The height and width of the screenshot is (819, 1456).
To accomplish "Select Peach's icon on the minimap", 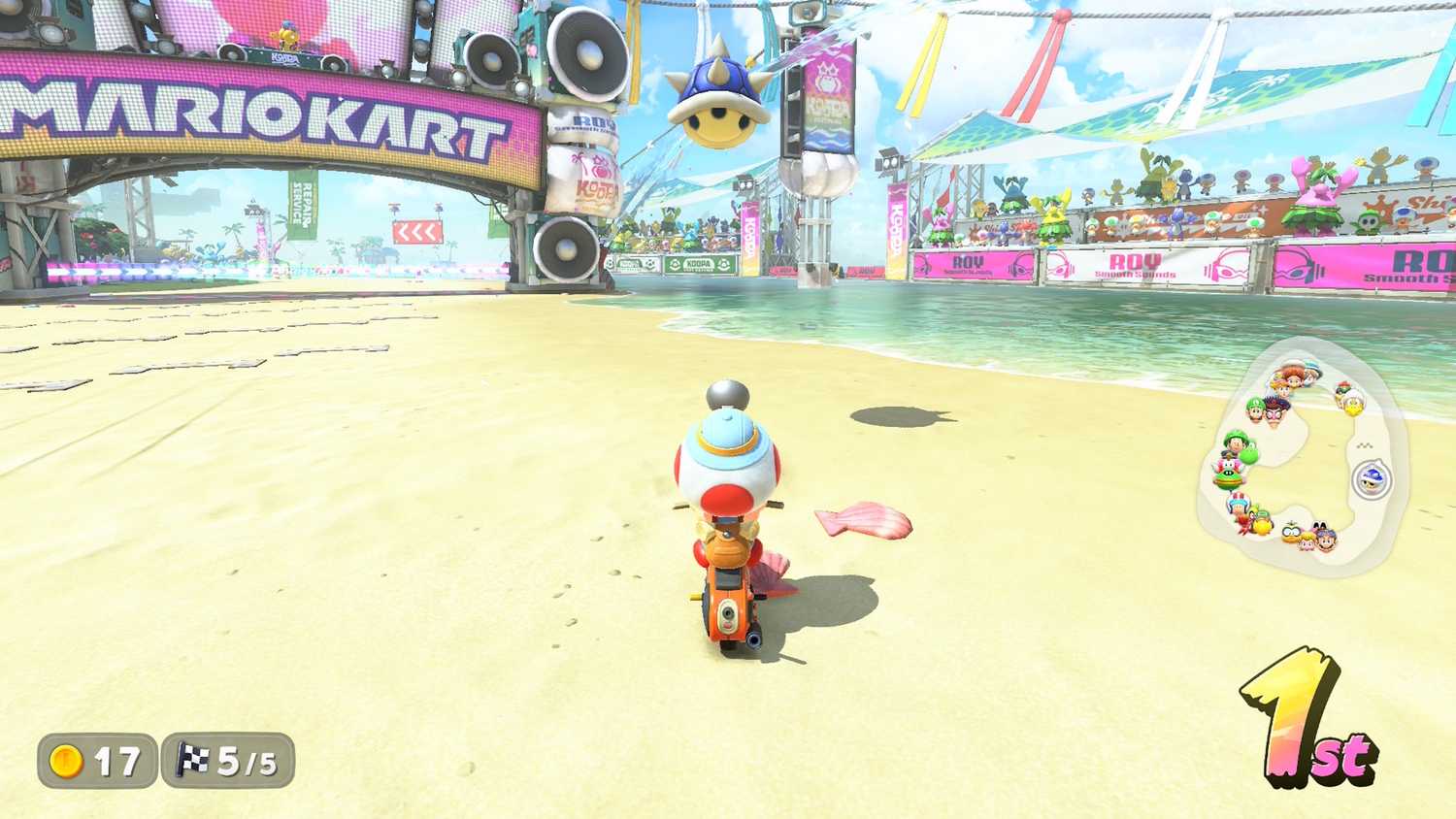I will point(1307,542).
